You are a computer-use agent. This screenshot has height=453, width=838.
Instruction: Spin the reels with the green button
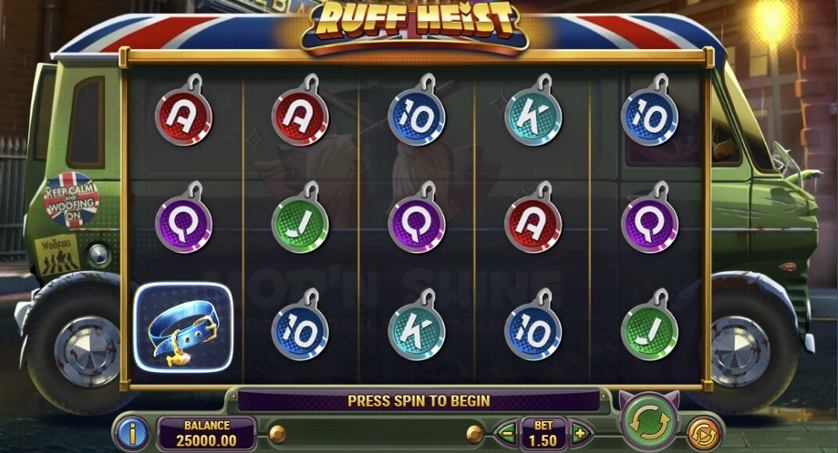tap(646, 423)
